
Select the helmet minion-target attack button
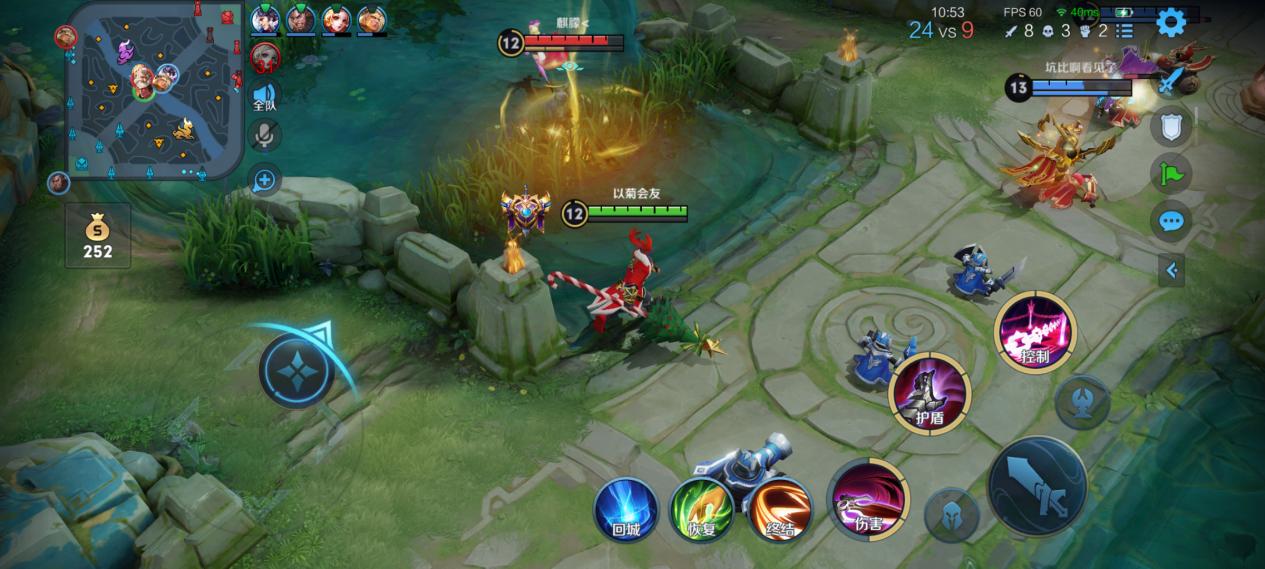click(x=951, y=516)
